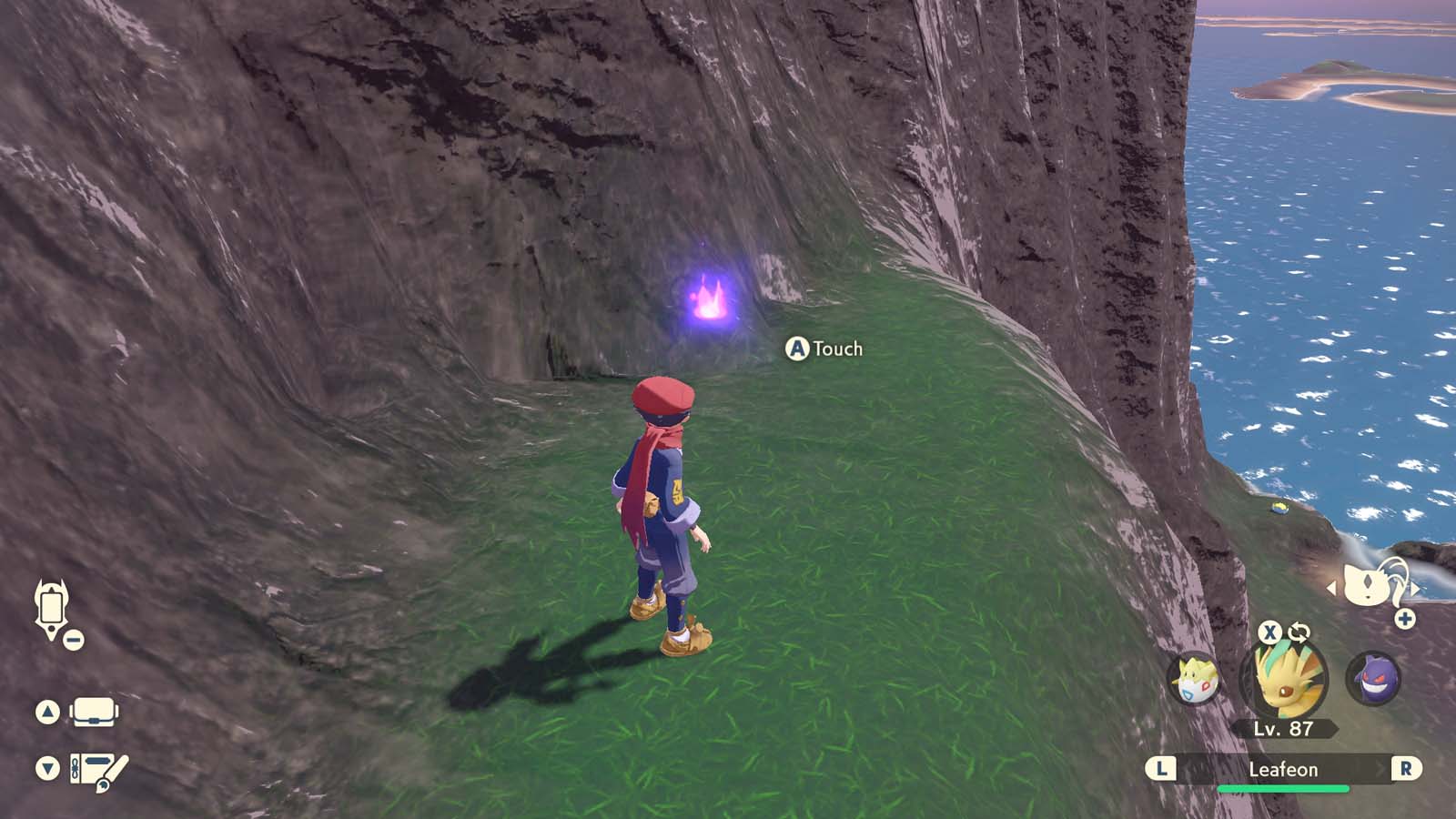Click the R shoulder button prompt
This screenshot has height=819, width=1456.
[x=1408, y=769]
